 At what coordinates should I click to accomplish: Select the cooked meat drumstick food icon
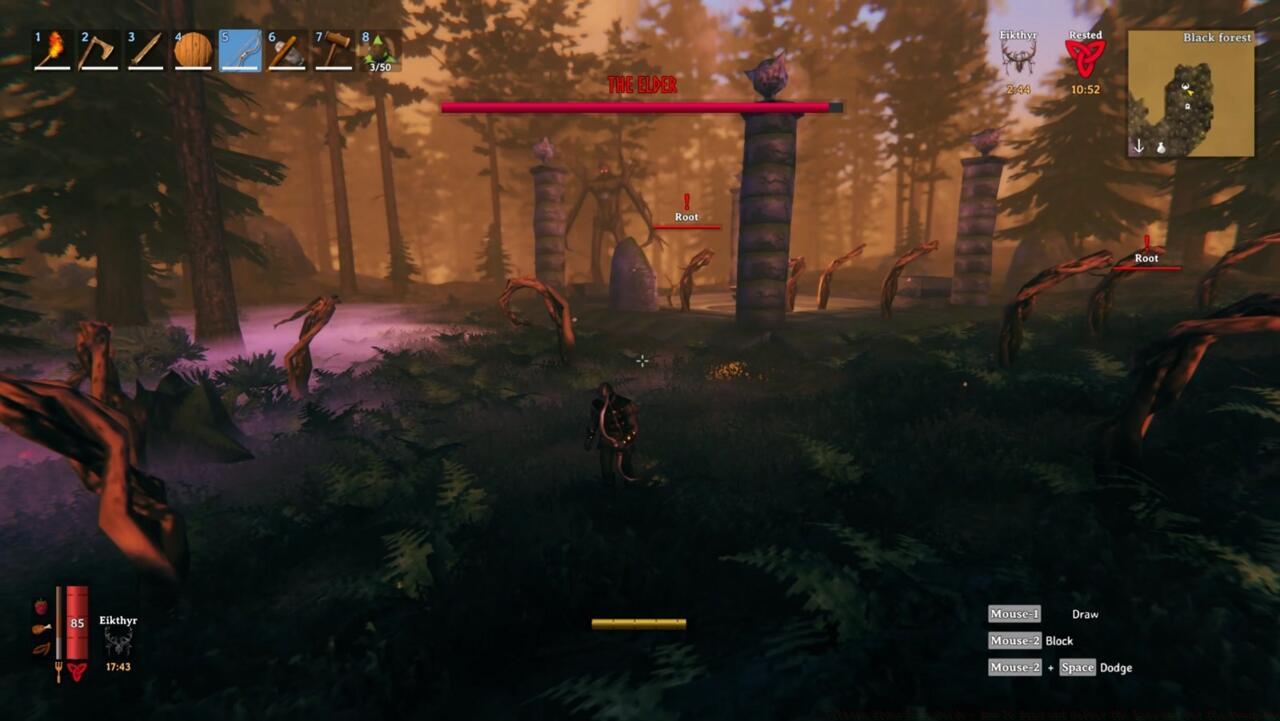pyautogui.click(x=40, y=628)
